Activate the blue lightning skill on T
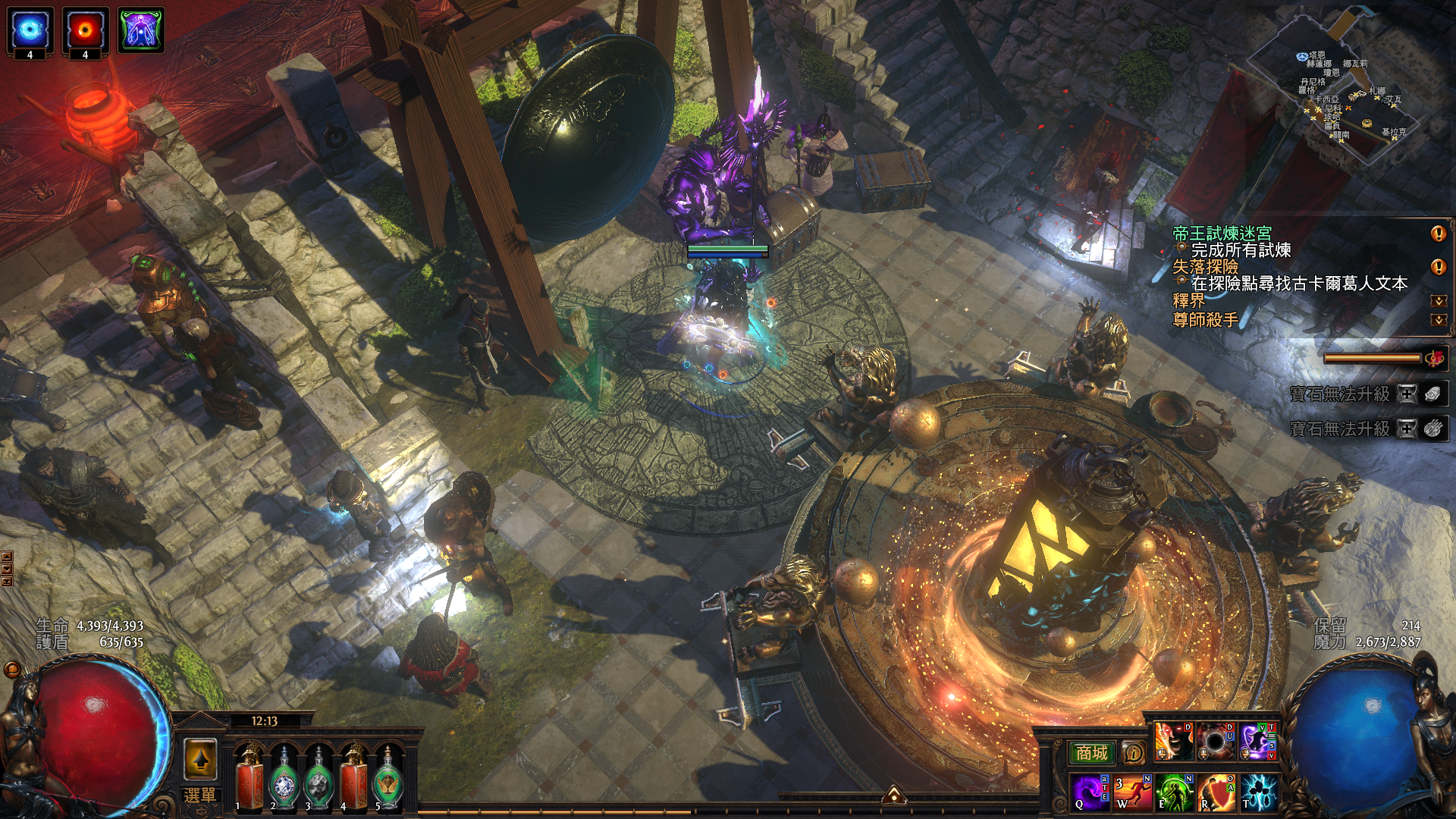 [1258, 792]
